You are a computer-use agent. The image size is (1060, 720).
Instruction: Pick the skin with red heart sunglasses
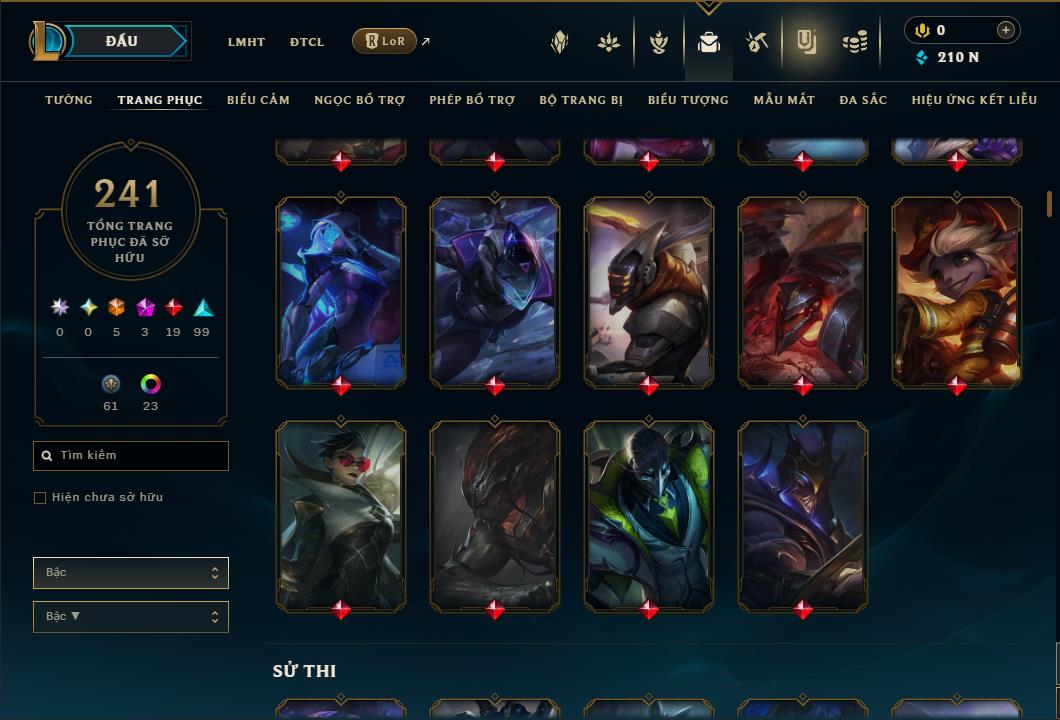coord(341,514)
